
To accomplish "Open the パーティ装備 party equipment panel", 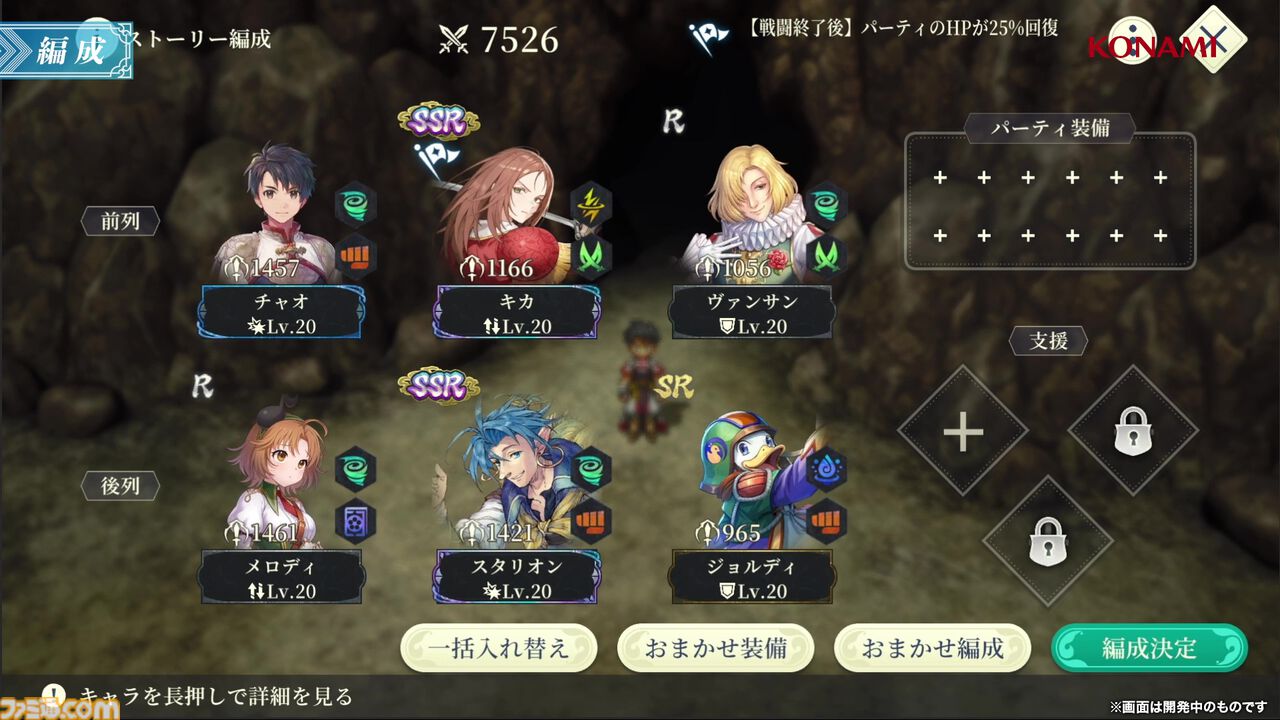I will [1050, 207].
